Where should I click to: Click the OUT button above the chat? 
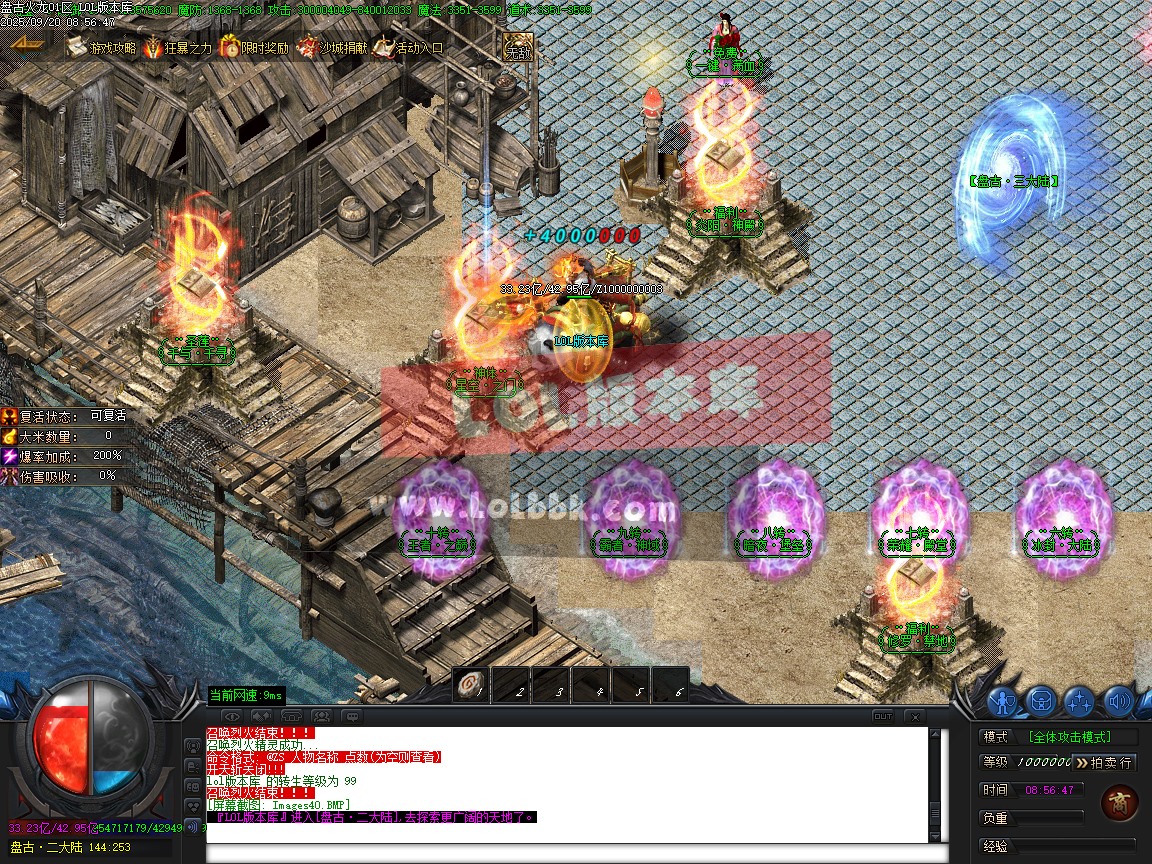coord(882,716)
